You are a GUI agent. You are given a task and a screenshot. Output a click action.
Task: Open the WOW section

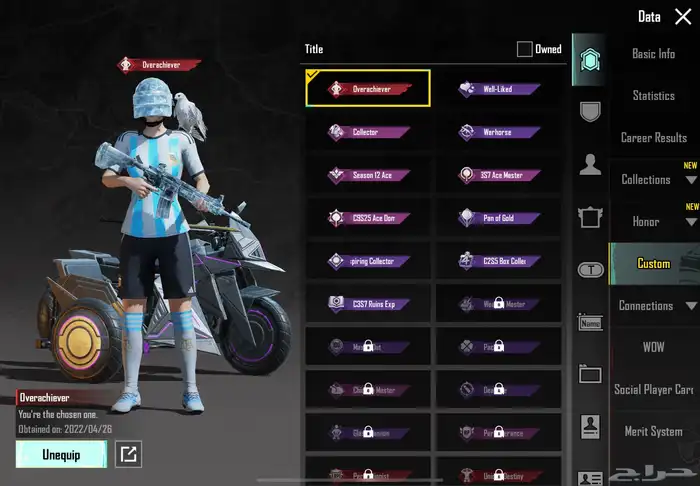point(654,348)
